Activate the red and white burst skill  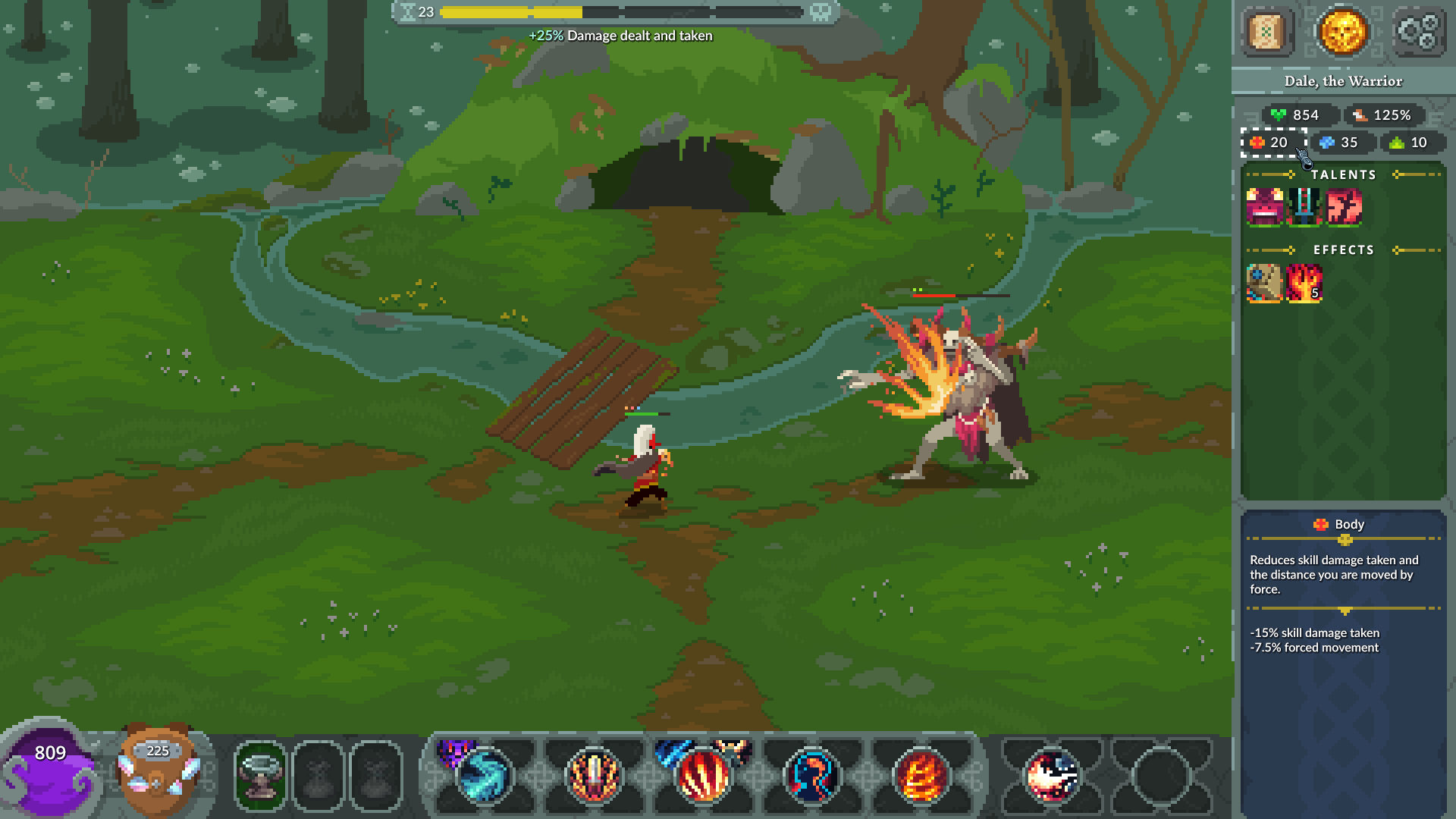(1052, 776)
